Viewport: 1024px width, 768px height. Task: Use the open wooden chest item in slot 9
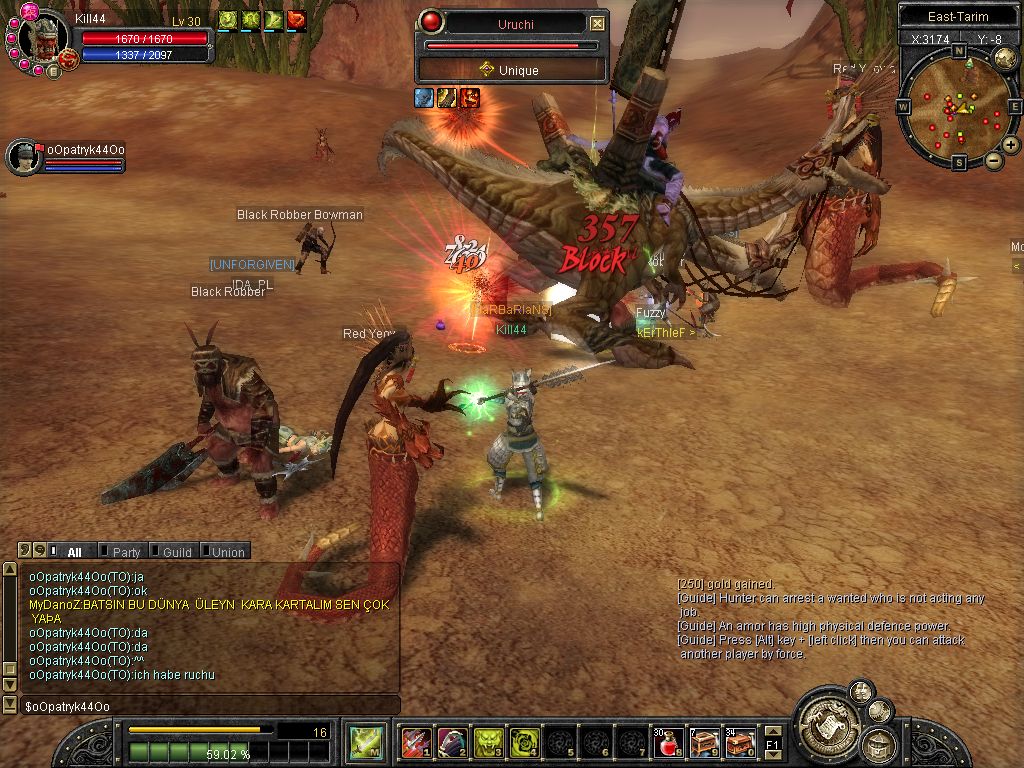click(x=705, y=743)
